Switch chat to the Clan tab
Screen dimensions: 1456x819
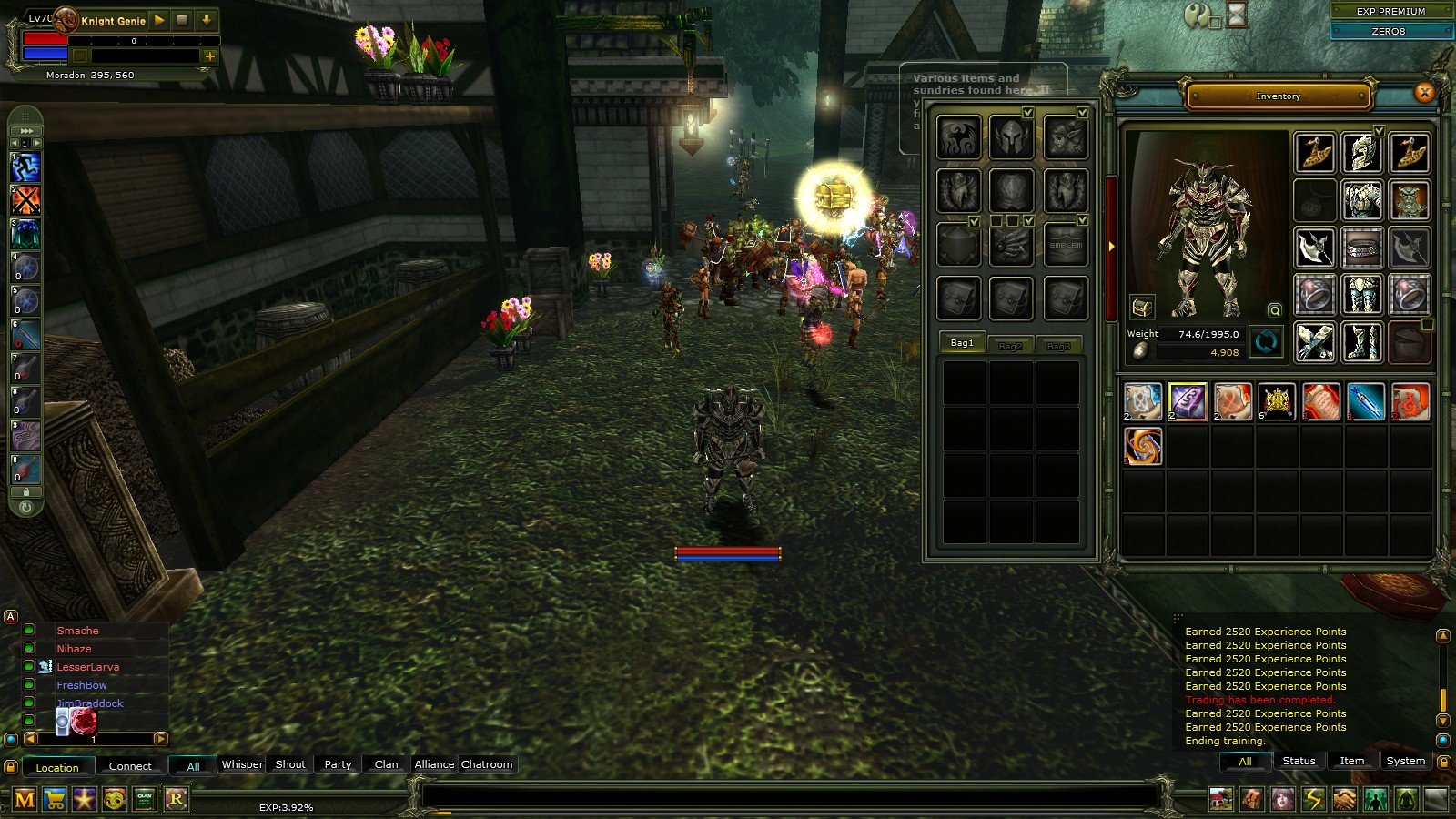tap(386, 764)
